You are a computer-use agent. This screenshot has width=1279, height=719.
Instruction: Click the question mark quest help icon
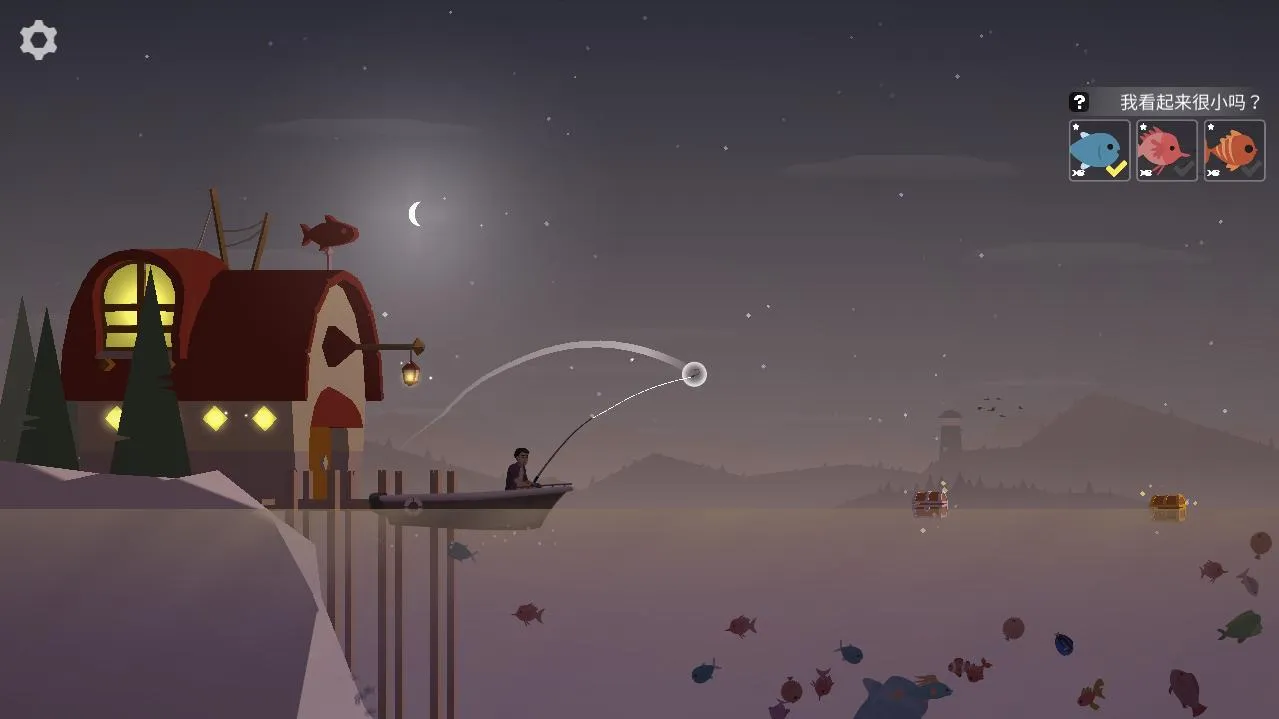pyautogui.click(x=1079, y=102)
